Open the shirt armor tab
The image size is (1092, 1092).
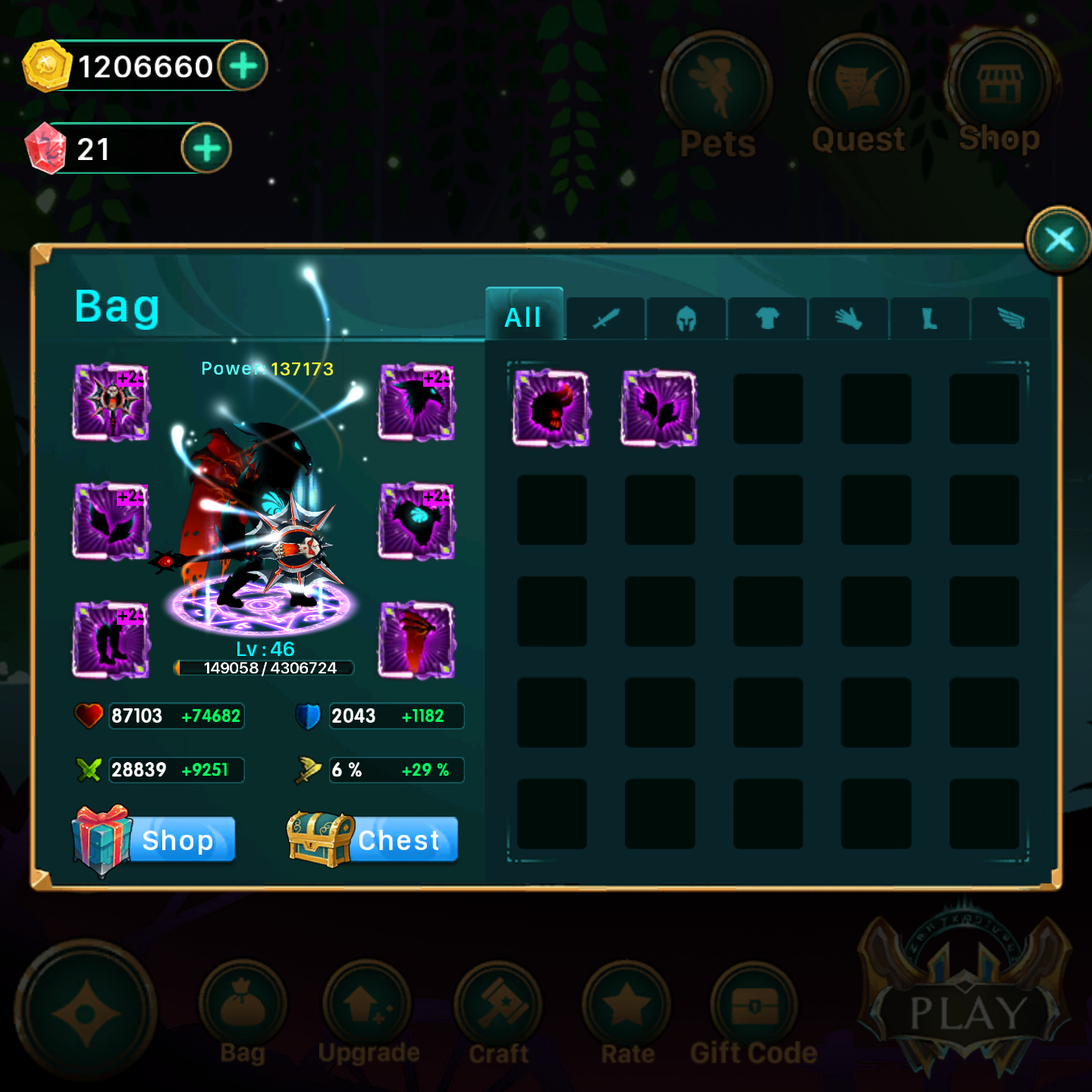coord(767,318)
